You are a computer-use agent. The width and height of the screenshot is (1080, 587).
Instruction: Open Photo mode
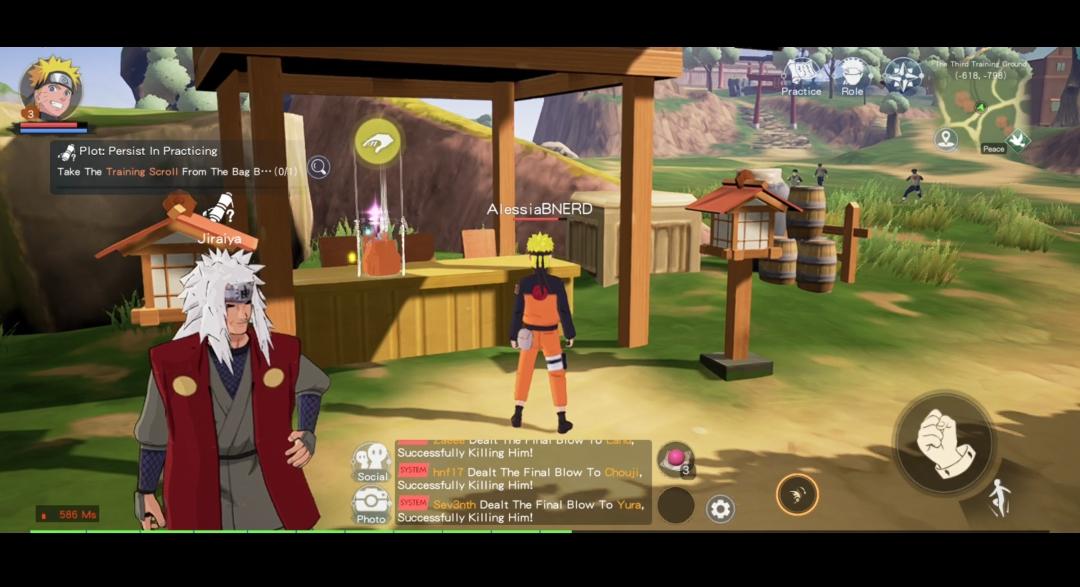click(x=371, y=505)
